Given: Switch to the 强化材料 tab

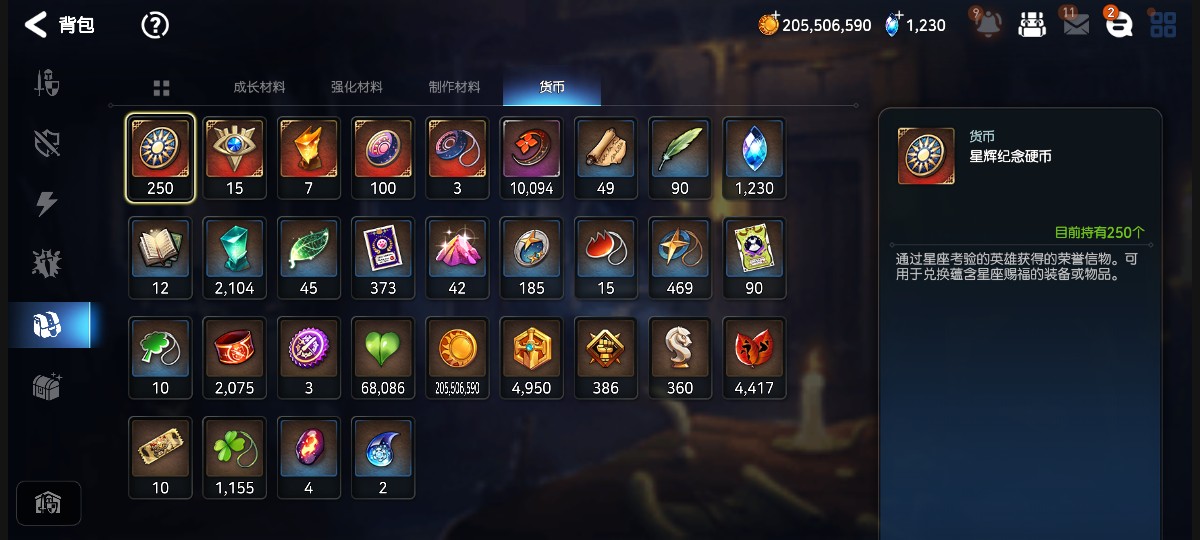Looking at the screenshot, I should (x=357, y=88).
